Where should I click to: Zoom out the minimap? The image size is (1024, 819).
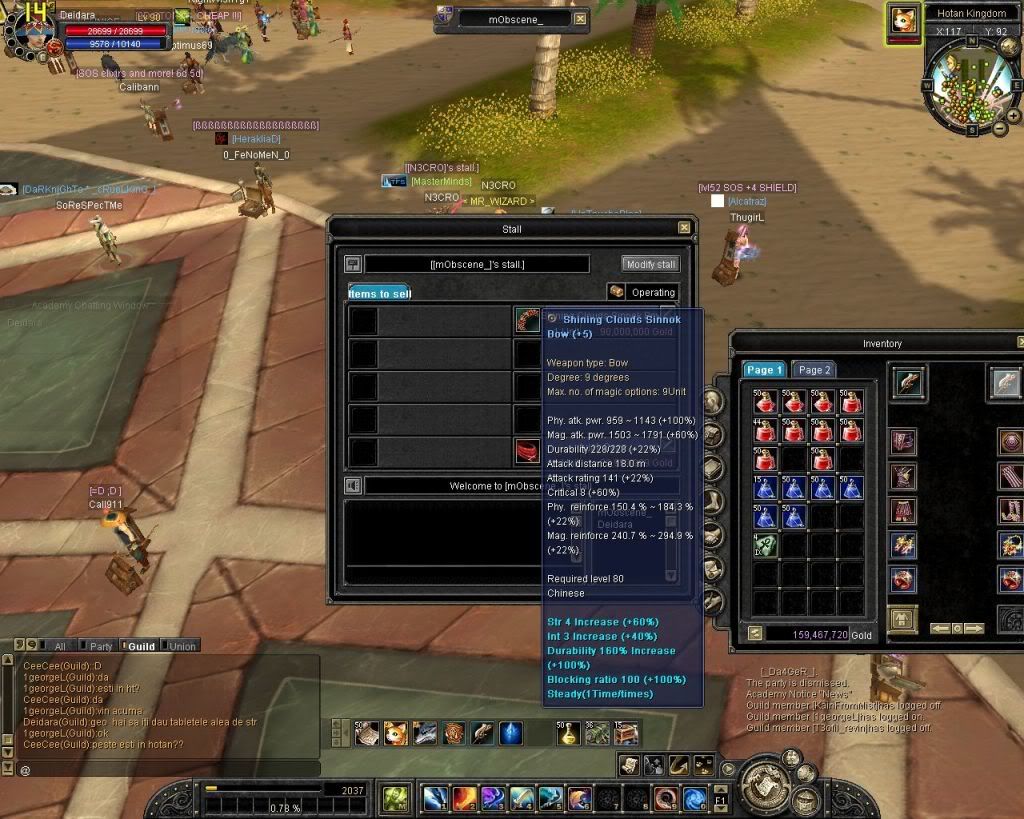click(x=1000, y=128)
